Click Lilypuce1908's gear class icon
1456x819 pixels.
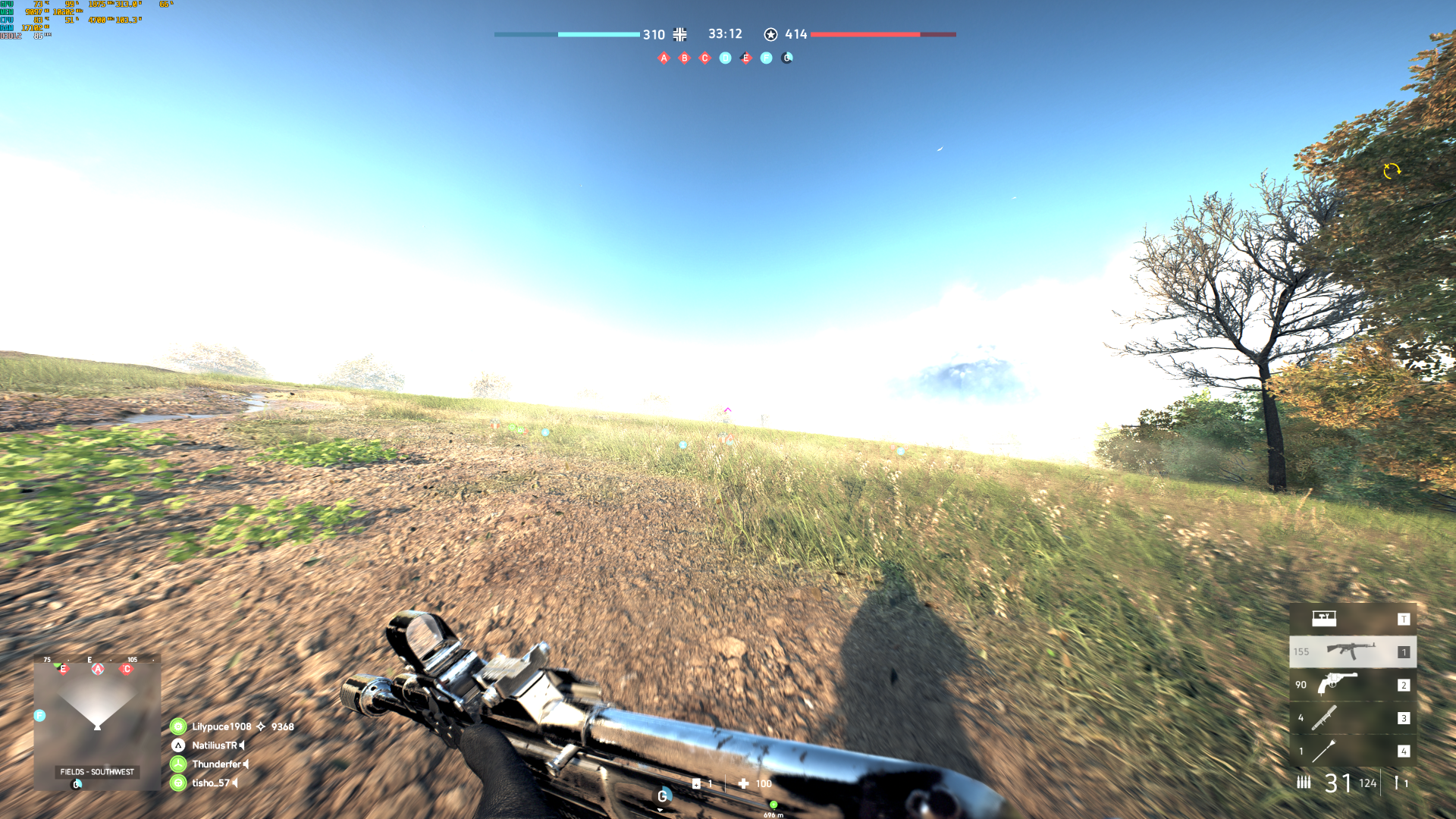pos(178,726)
